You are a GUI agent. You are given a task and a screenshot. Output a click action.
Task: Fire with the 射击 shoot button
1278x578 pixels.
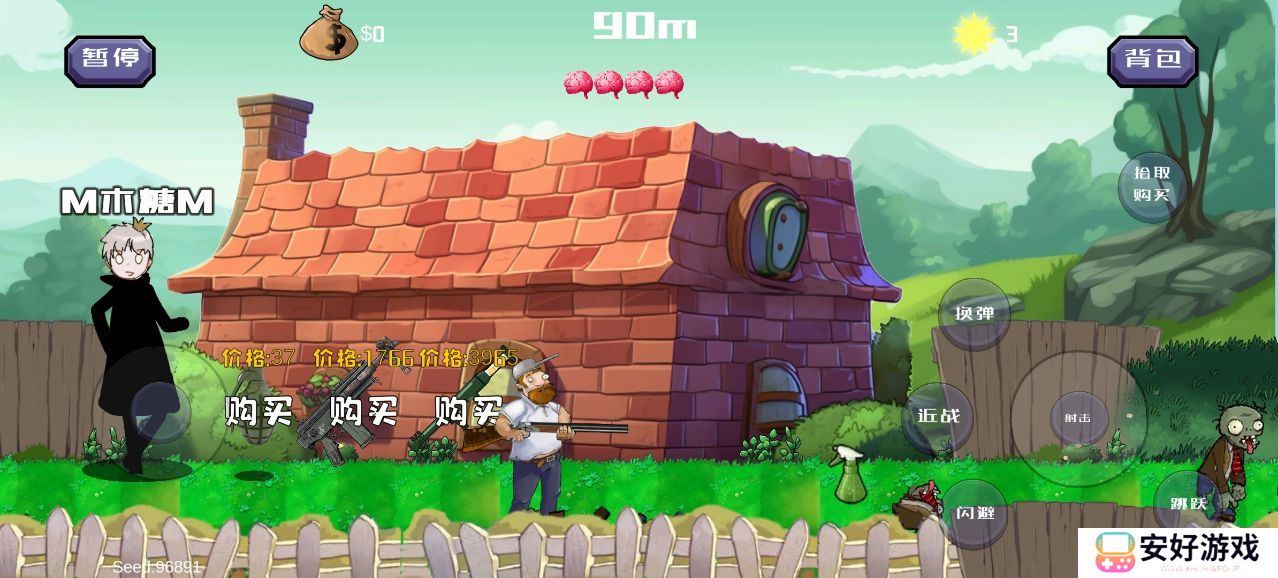pos(1078,418)
